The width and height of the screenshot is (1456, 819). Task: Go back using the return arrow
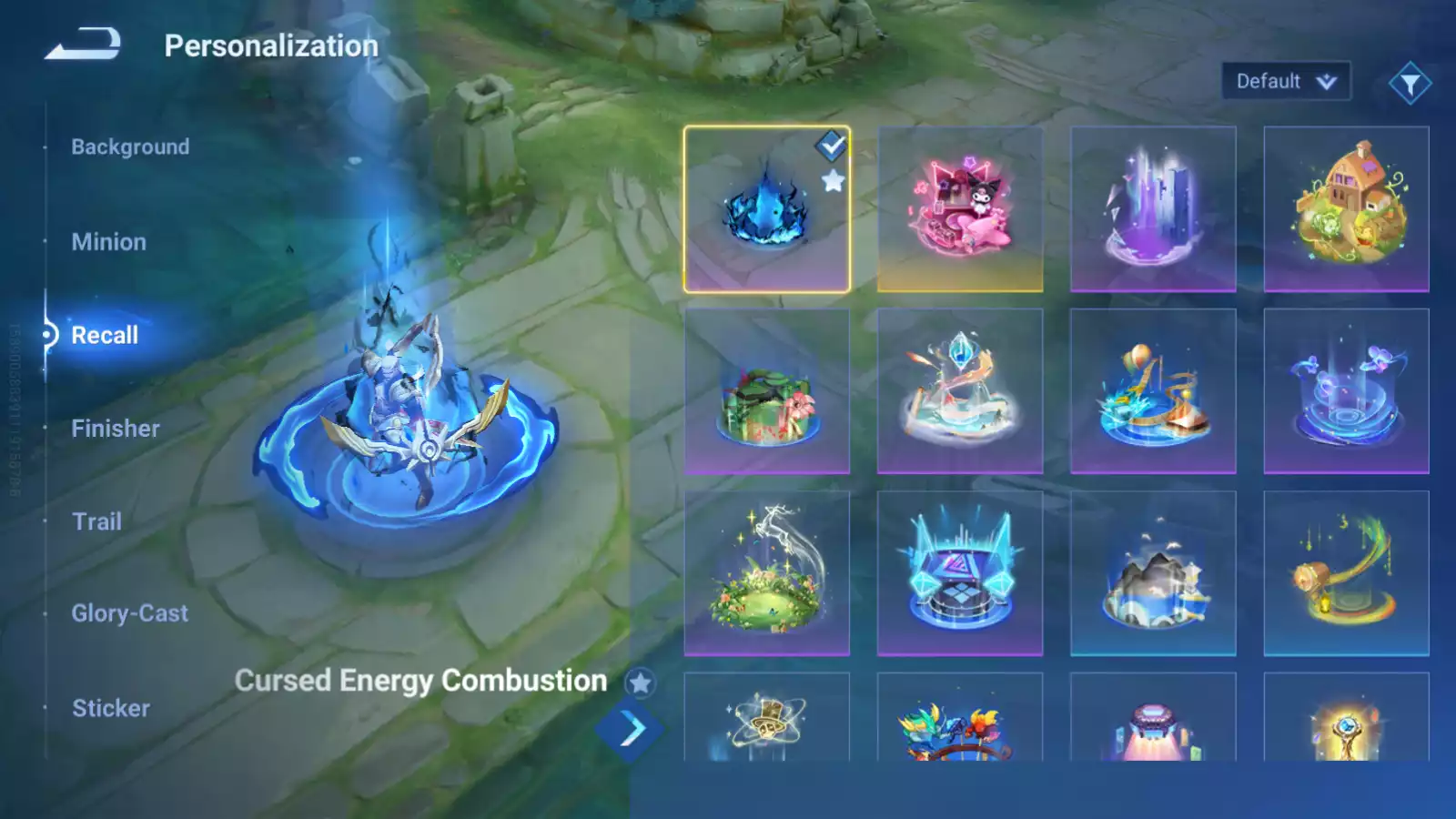coord(83,44)
